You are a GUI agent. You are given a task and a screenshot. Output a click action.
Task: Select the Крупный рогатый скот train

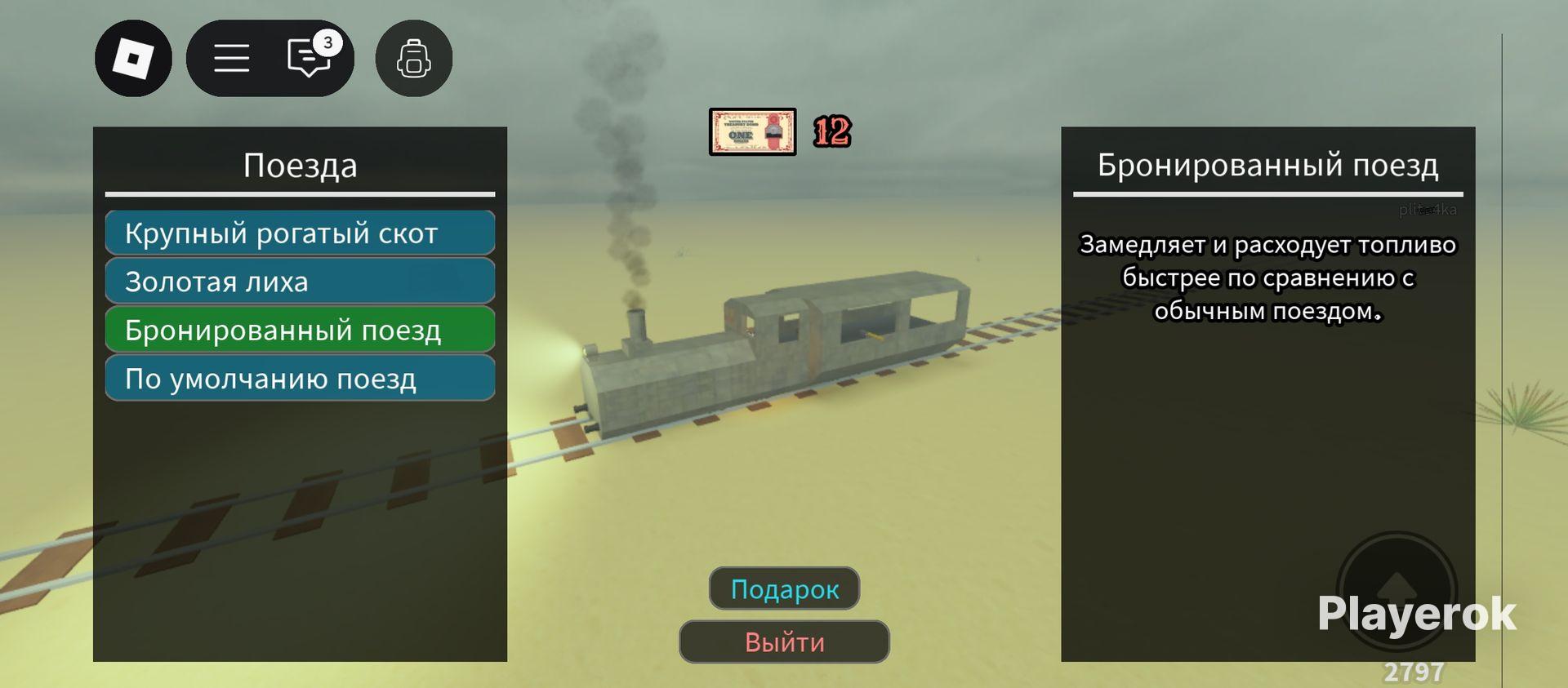[x=300, y=233]
